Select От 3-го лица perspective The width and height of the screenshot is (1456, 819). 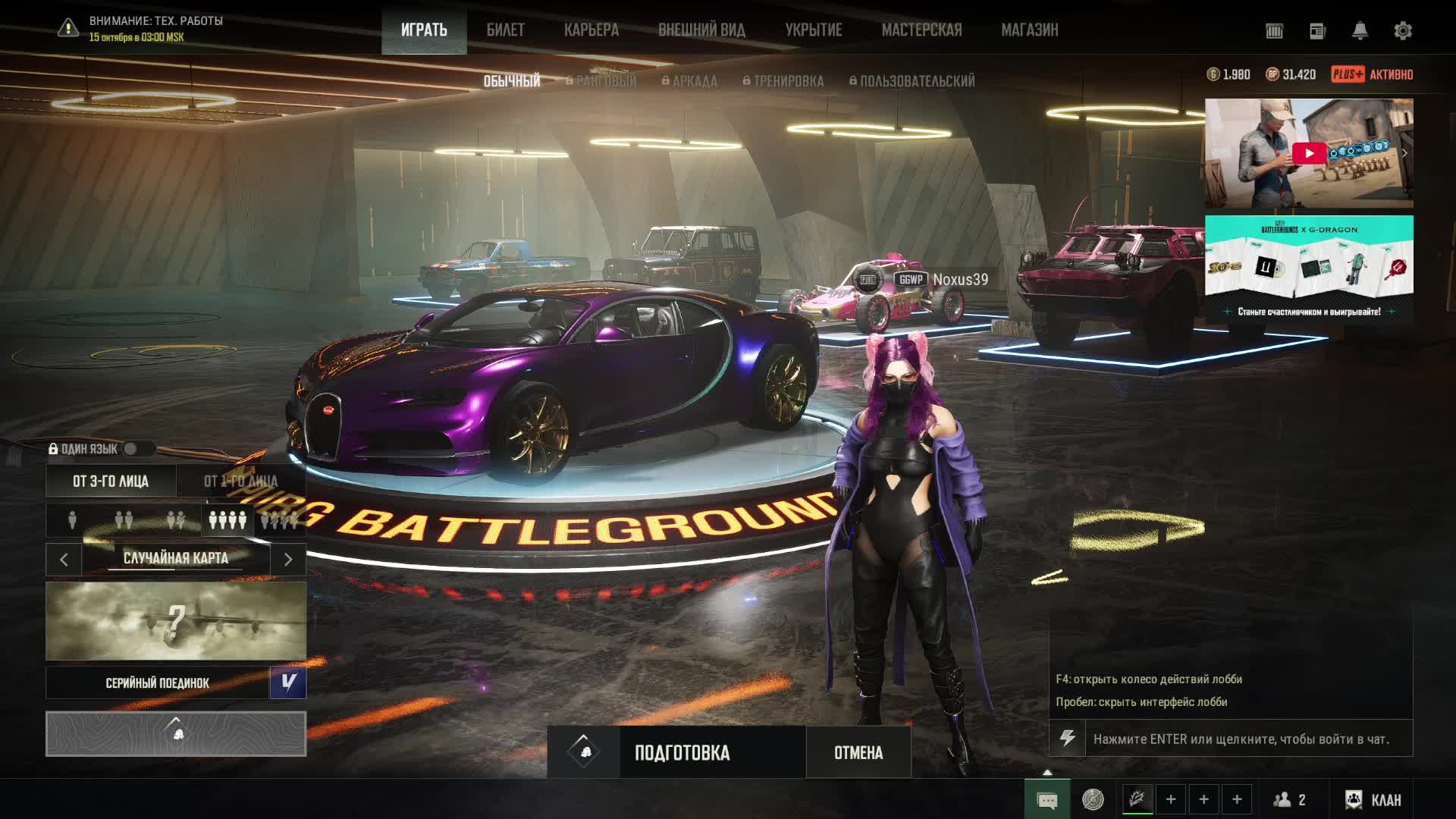tap(111, 482)
